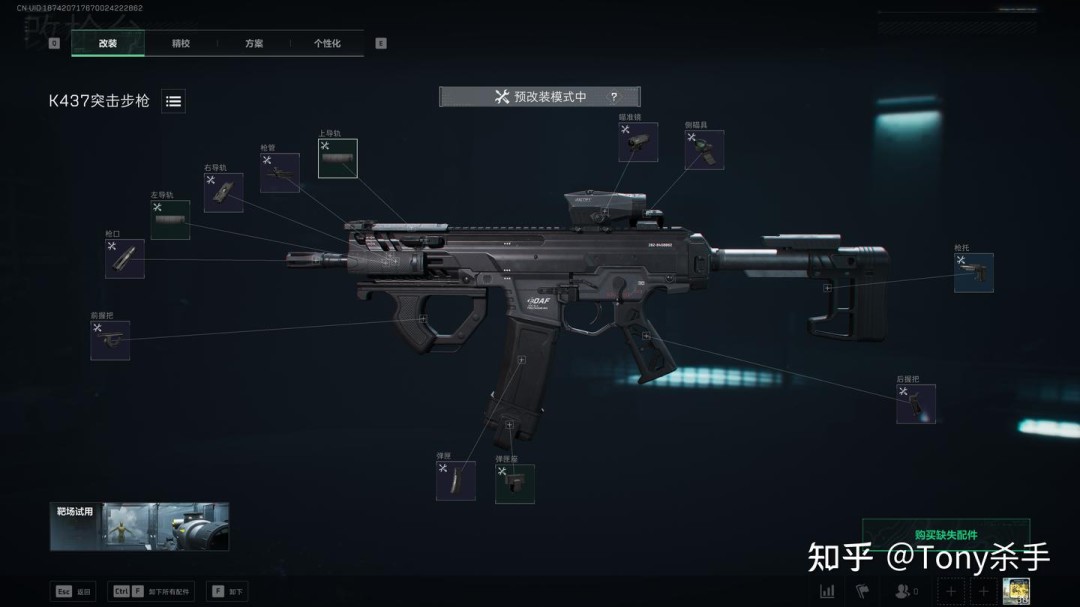The height and width of the screenshot is (607, 1080).
Task: Click the question mark in 预改装模式中 banner
Action: (613, 97)
